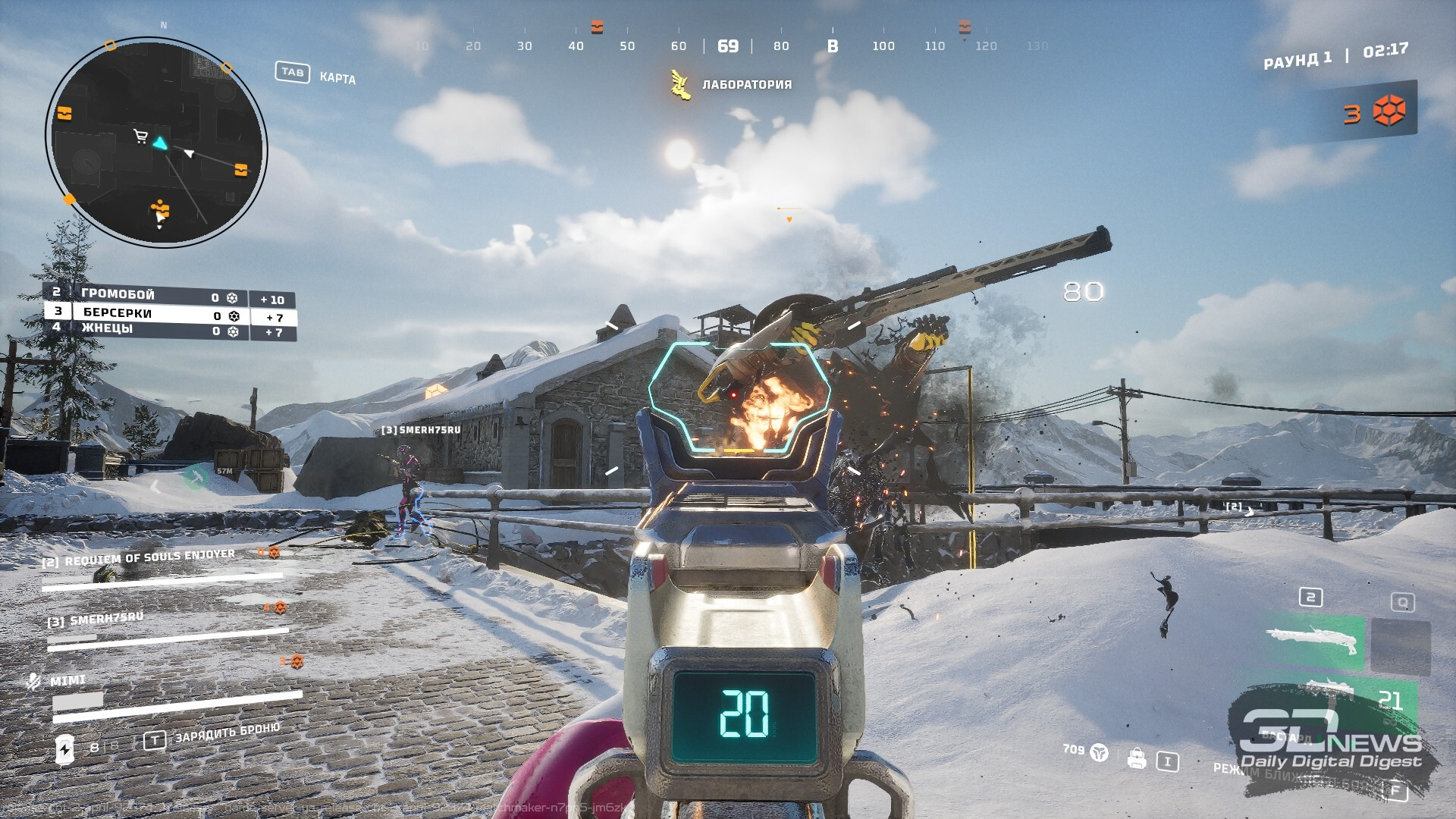
Task: Click the shopping cart marker on minimap
Action: (x=140, y=136)
